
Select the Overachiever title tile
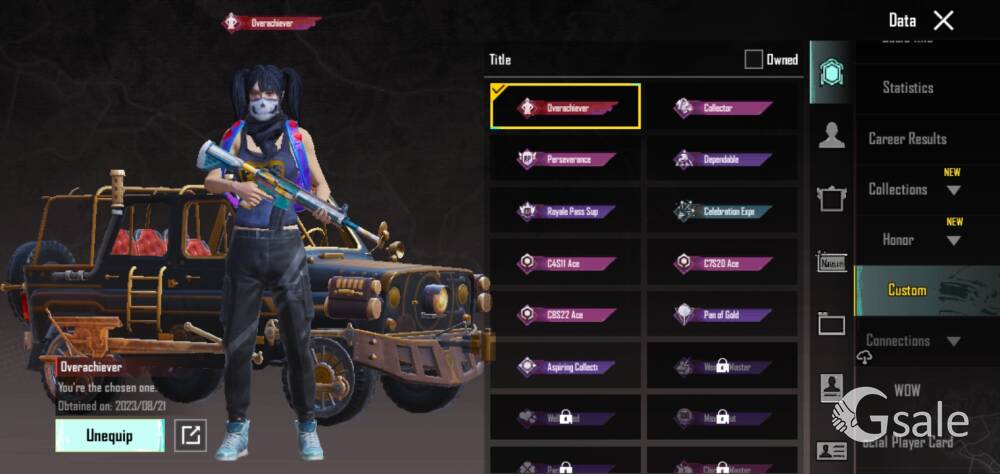(x=565, y=107)
